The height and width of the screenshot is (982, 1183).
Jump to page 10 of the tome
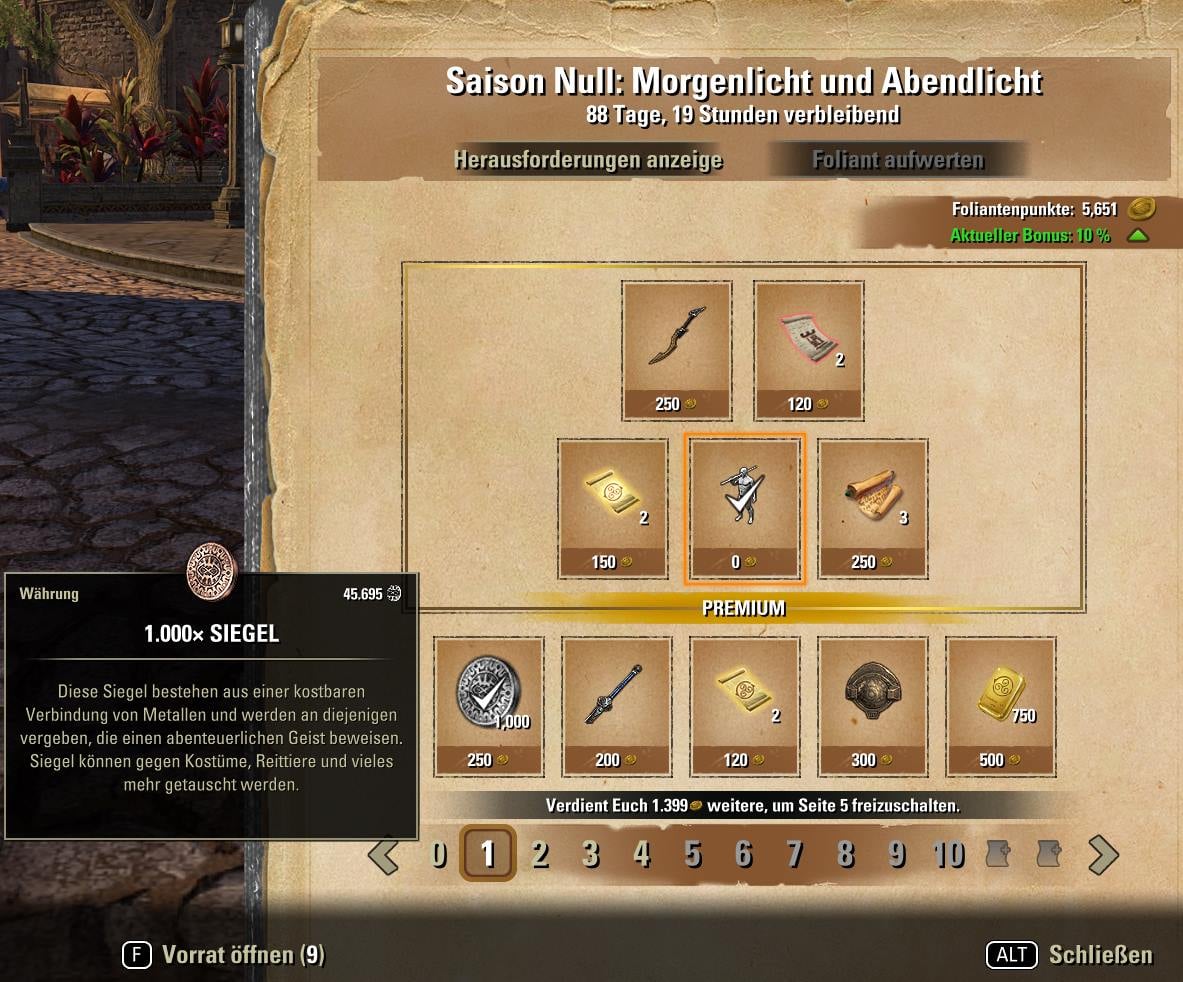(948, 855)
